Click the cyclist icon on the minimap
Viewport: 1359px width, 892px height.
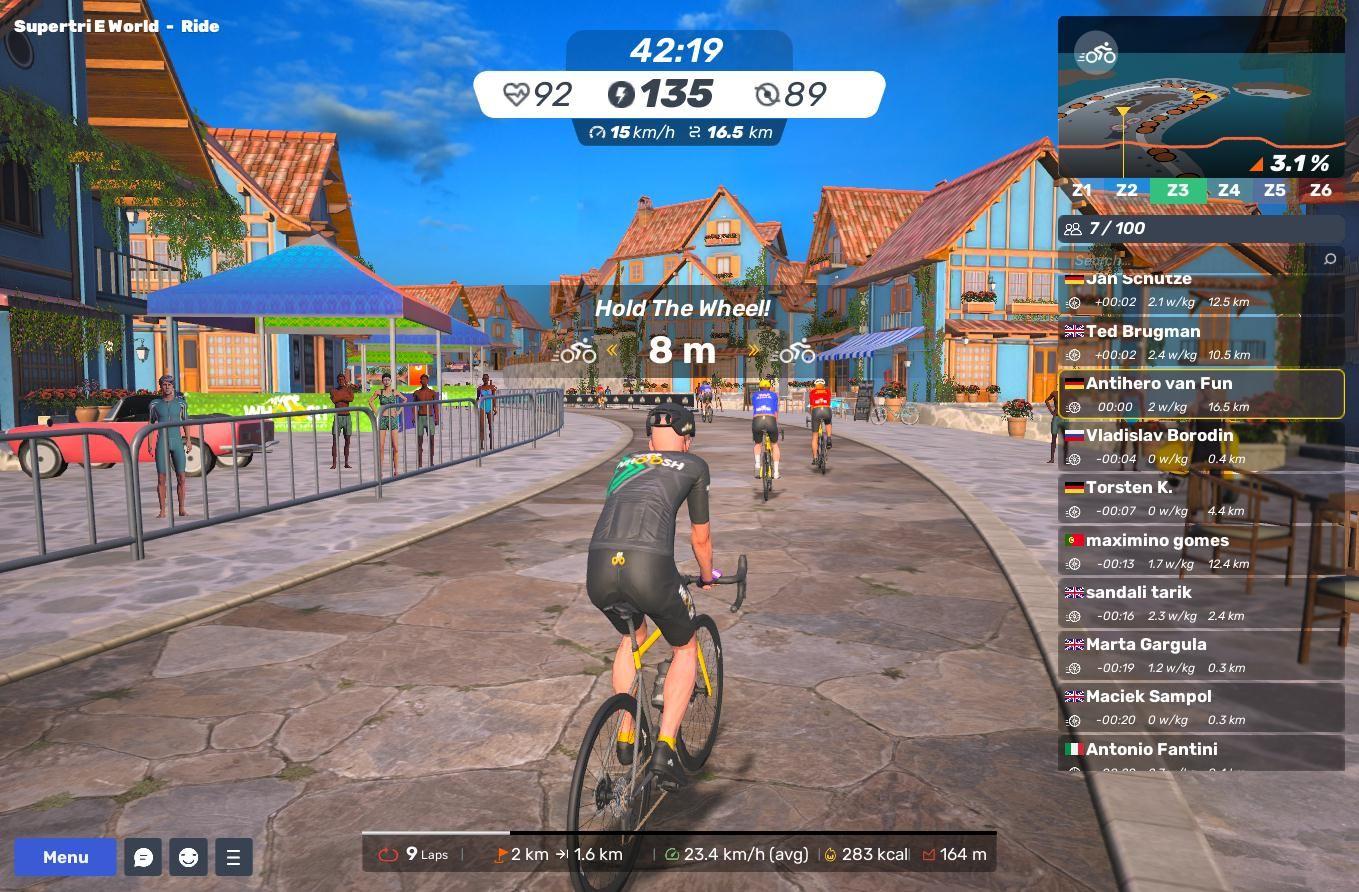[x=1097, y=54]
